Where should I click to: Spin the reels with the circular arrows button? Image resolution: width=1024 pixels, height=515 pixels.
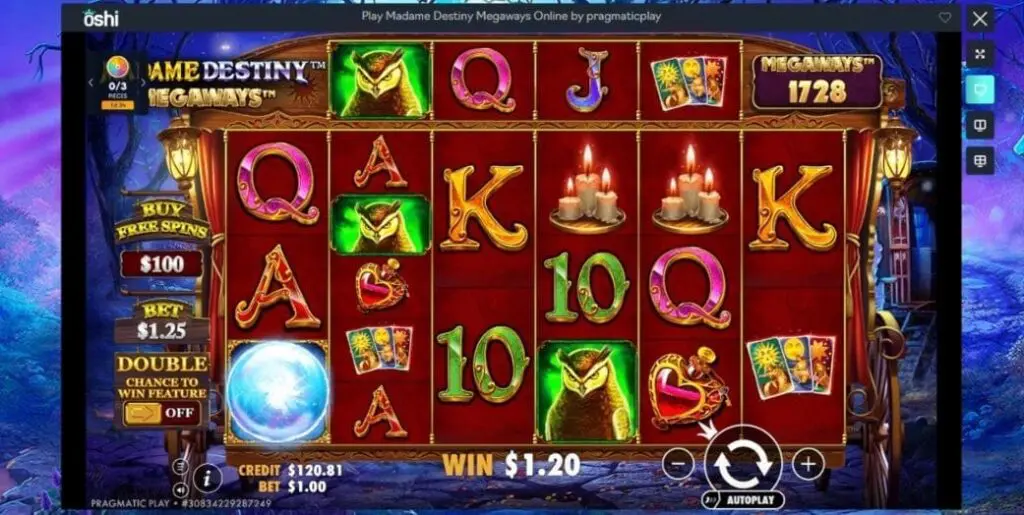click(743, 462)
